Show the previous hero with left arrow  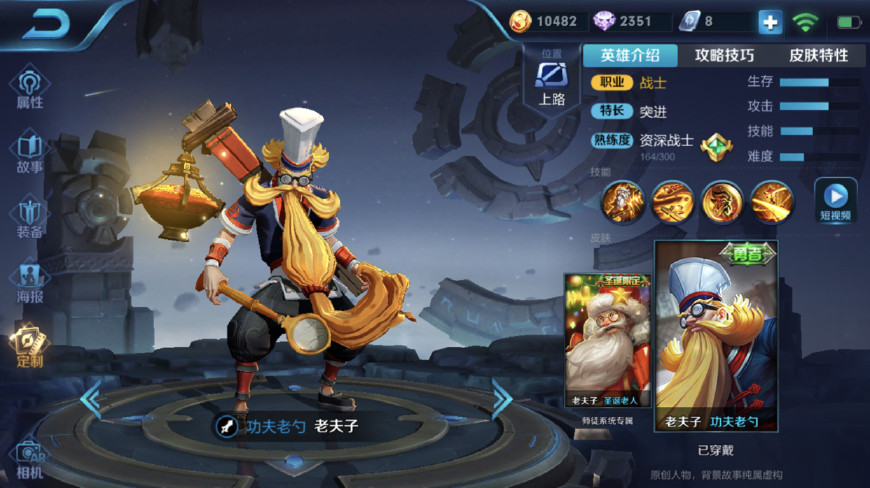point(91,400)
